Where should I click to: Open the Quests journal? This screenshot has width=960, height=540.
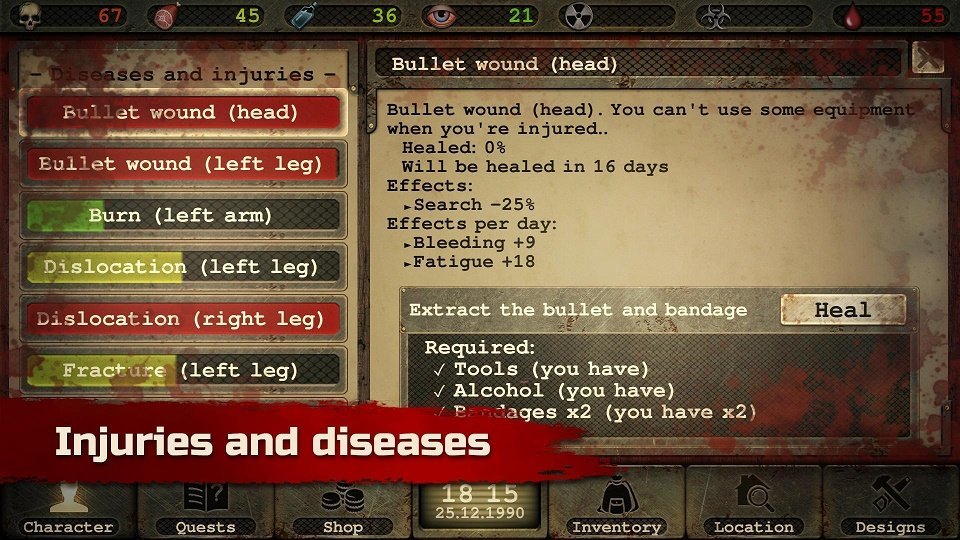coord(205,506)
